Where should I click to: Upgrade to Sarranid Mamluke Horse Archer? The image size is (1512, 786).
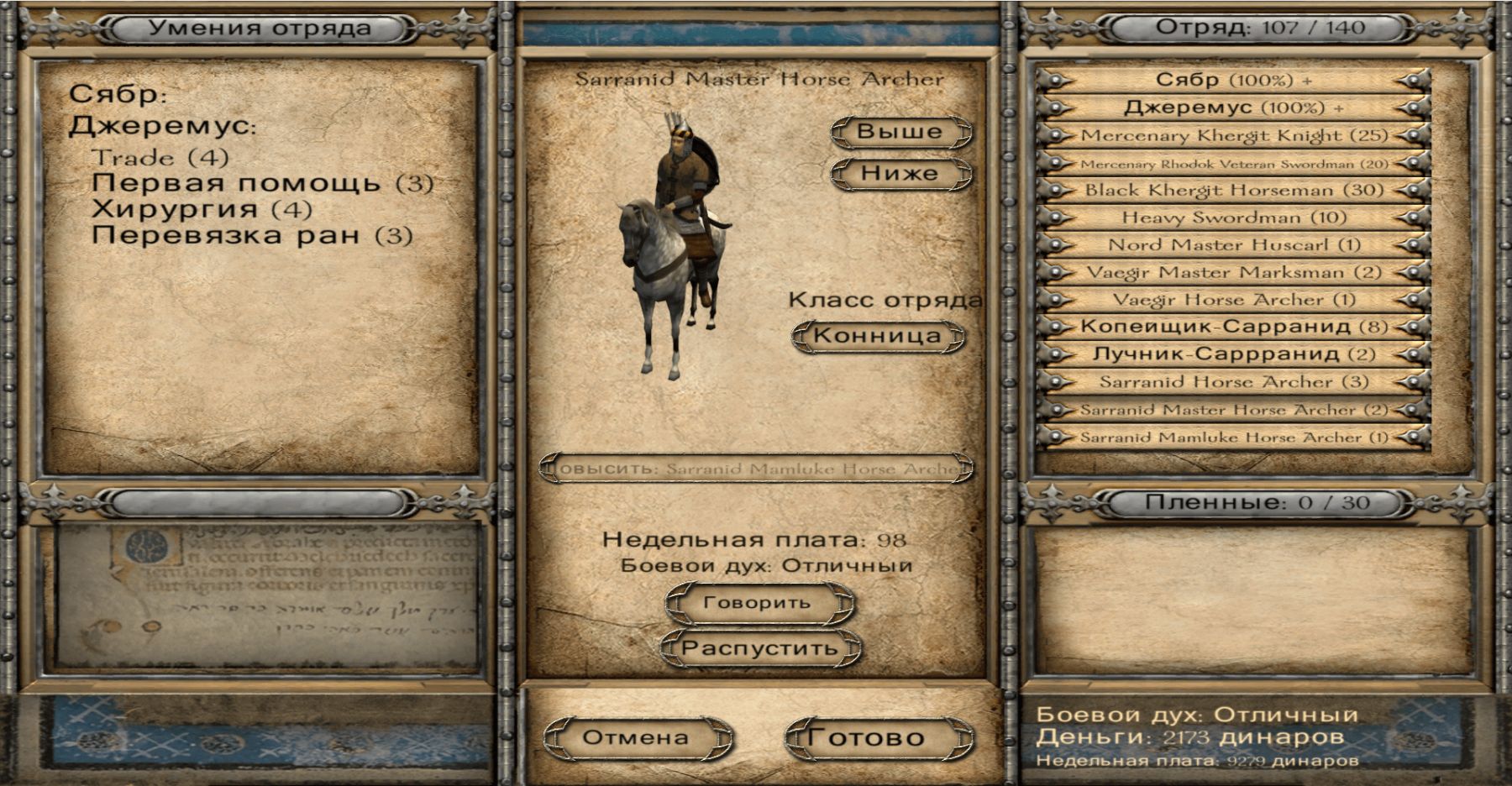756,469
